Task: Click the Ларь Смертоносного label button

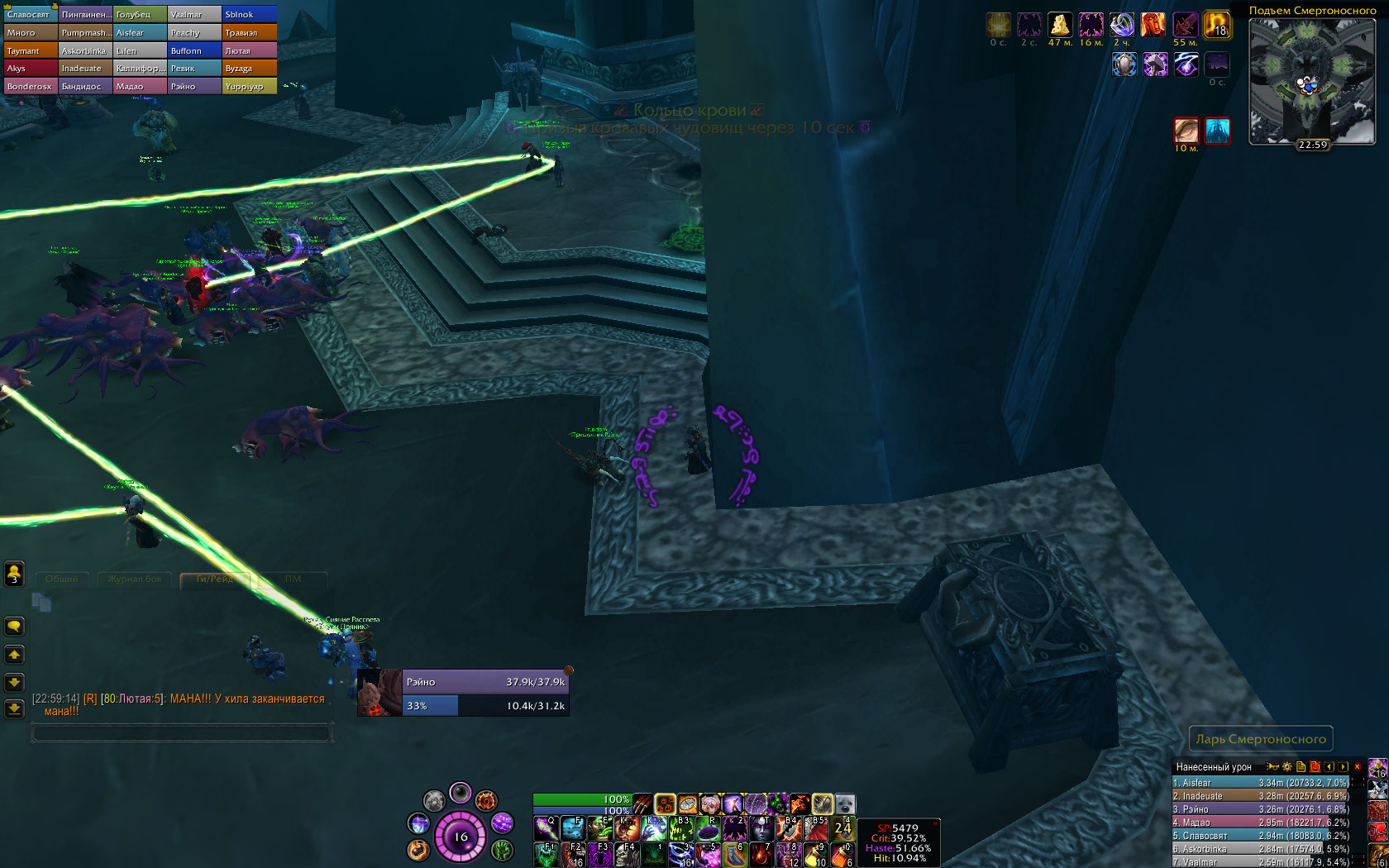Action: [x=1260, y=739]
